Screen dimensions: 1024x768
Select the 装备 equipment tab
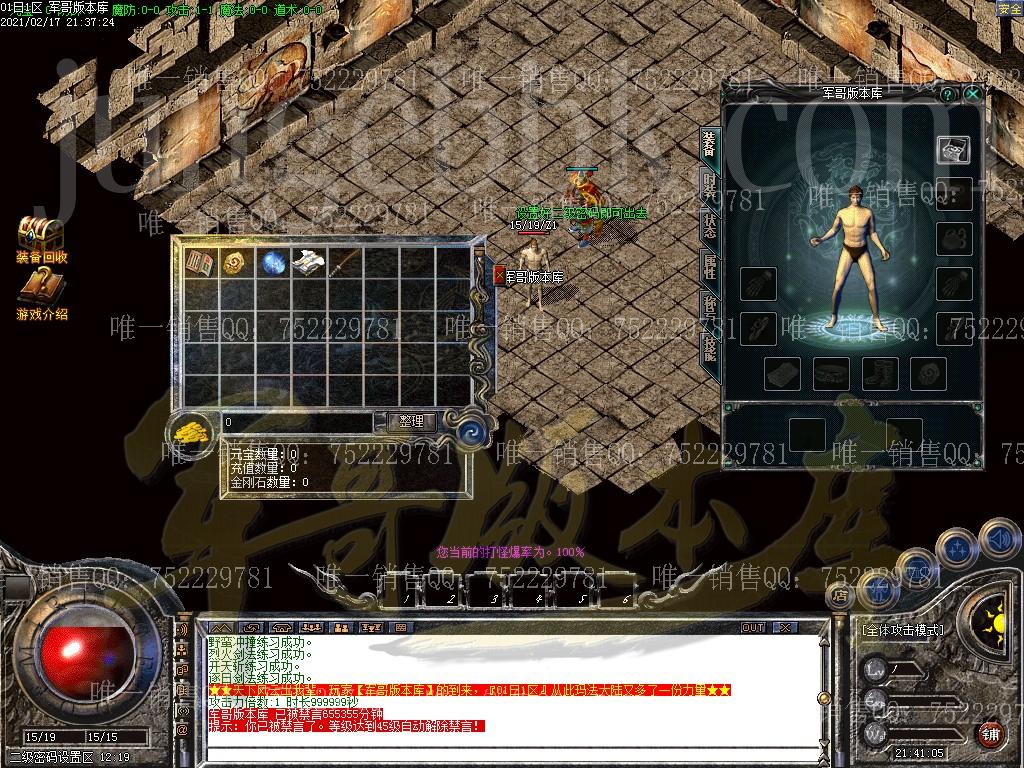(x=709, y=144)
